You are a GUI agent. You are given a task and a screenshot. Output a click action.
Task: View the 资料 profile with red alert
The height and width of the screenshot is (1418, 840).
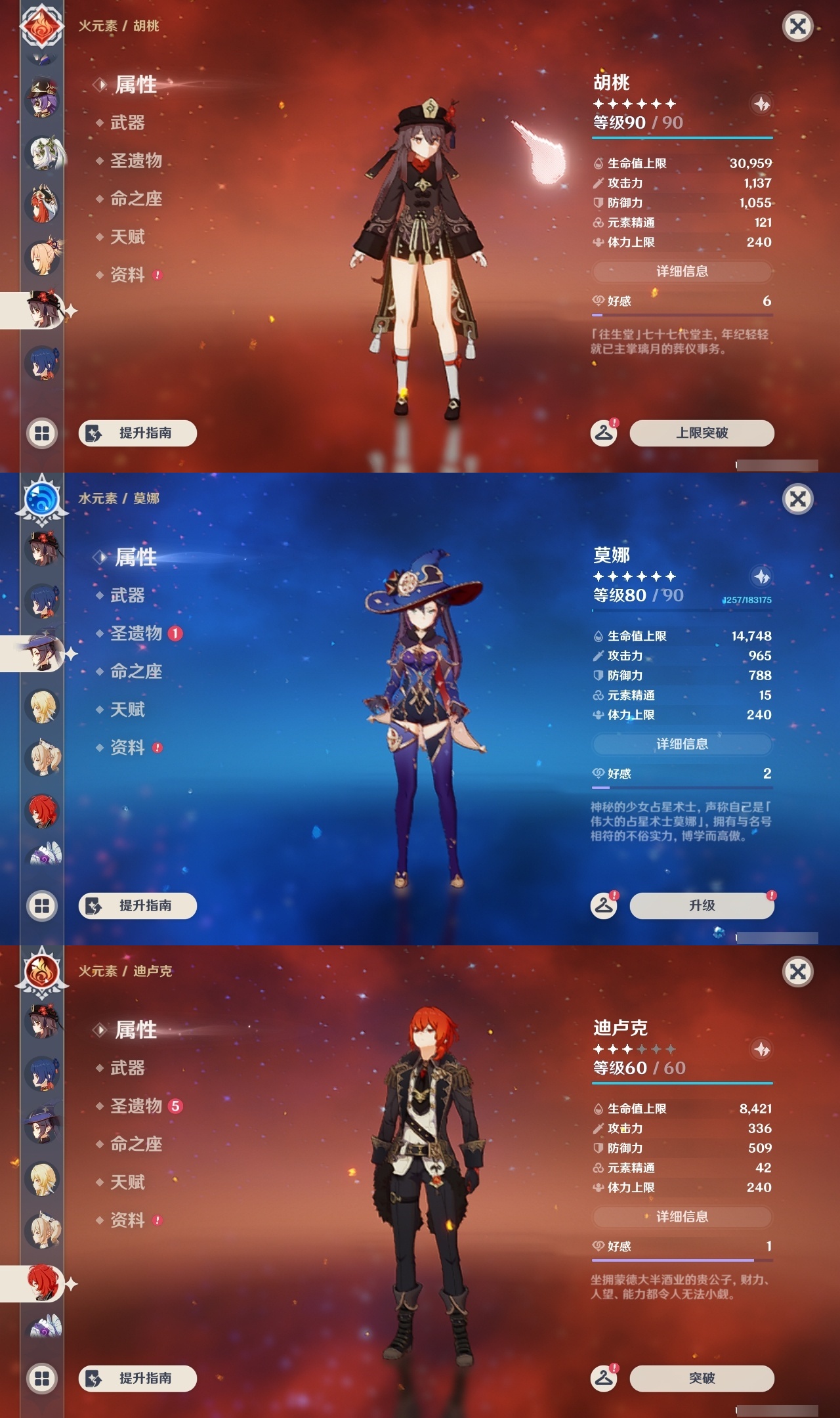(129, 276)
